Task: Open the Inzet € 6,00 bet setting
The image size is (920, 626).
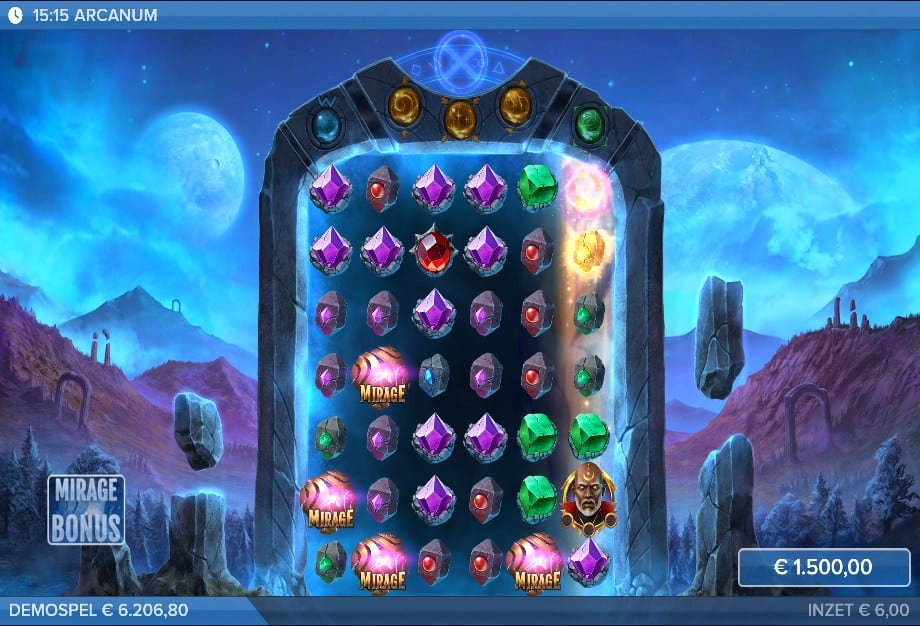Action: (858, 609)
